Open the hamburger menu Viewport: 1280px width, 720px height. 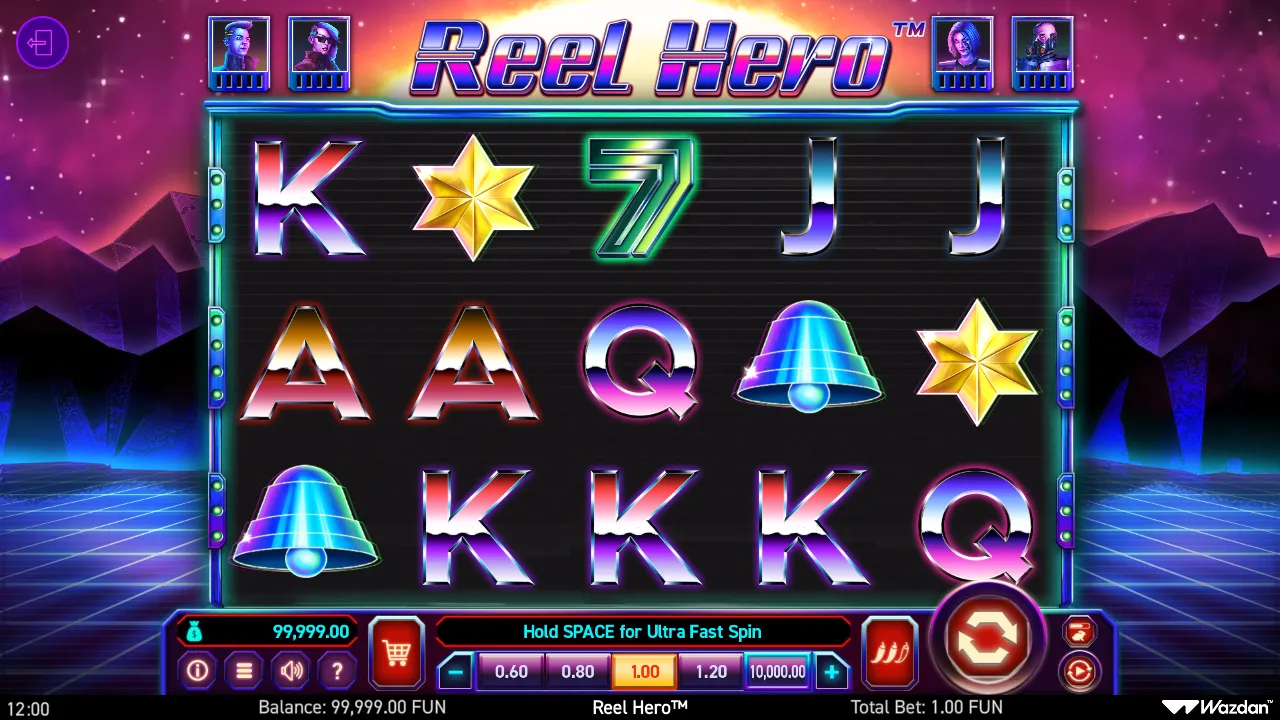pyautogui.click(x=244, y=671)
